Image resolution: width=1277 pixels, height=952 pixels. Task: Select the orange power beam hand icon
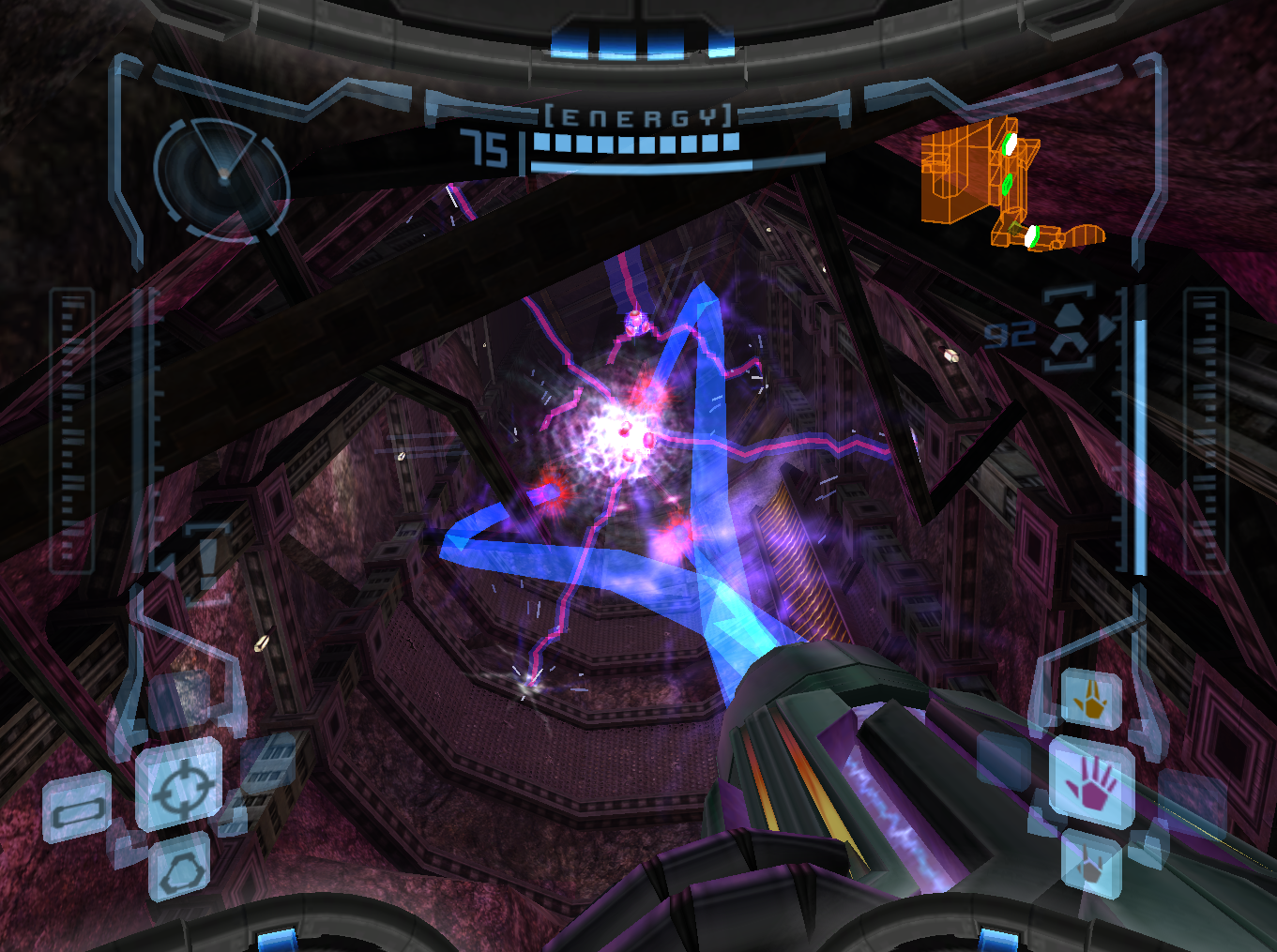pos(1091,700)
